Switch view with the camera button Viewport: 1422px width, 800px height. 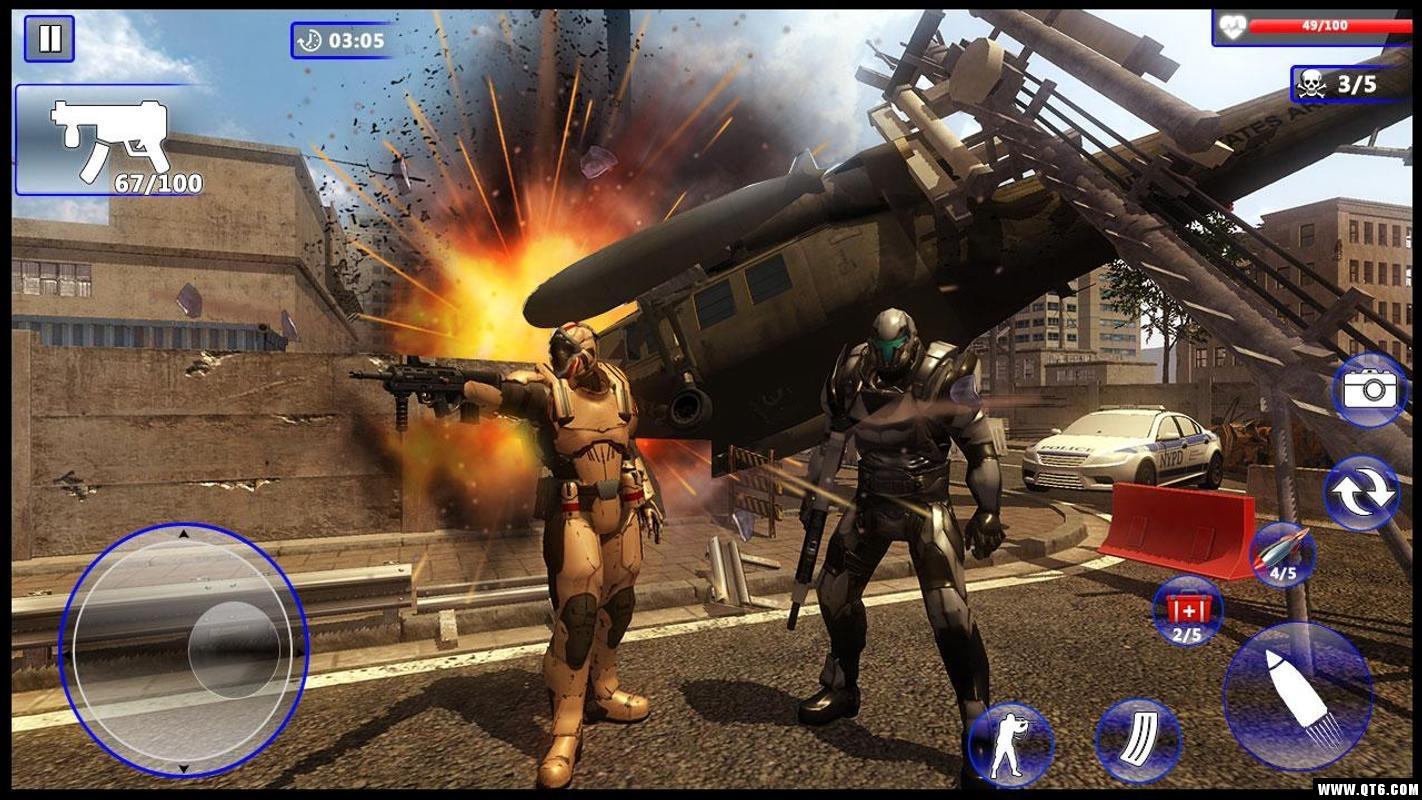[x=1369, y=390]
